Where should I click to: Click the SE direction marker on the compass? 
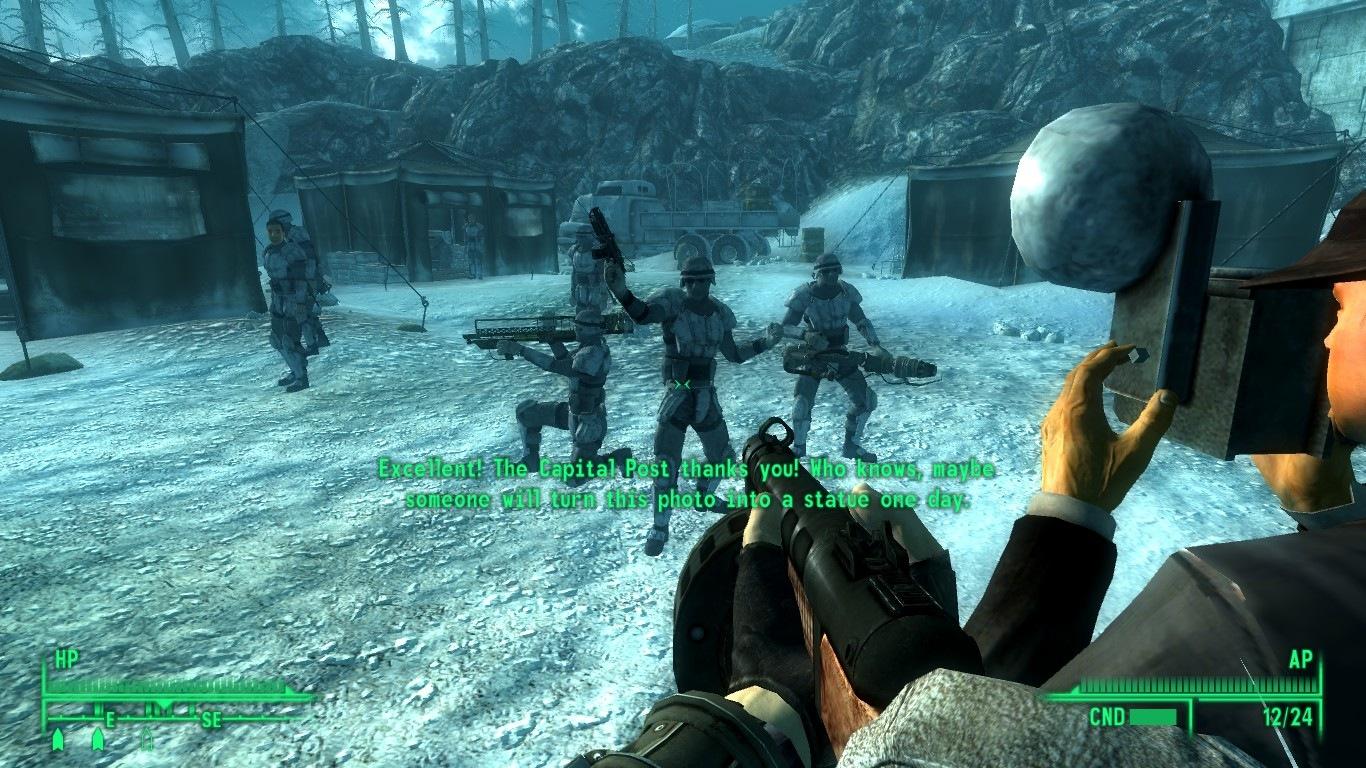(211, 720)
